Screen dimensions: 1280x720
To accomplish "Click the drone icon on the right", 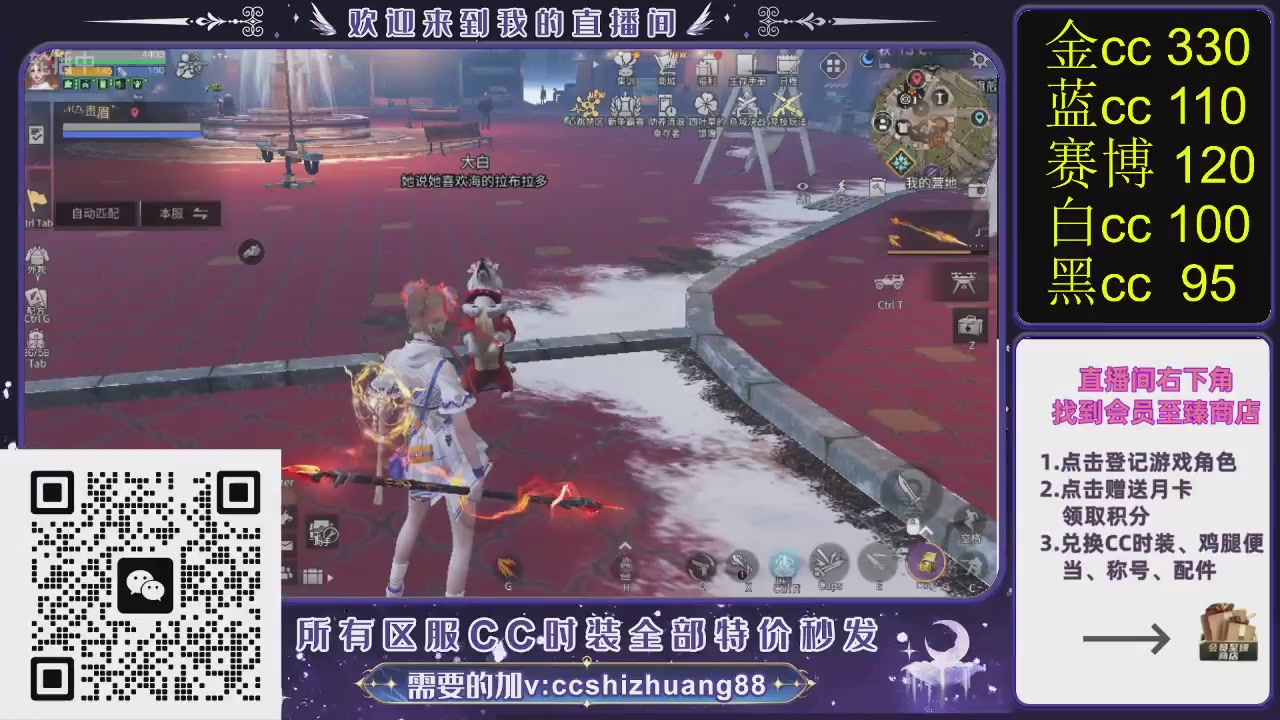I will point(964,281).
